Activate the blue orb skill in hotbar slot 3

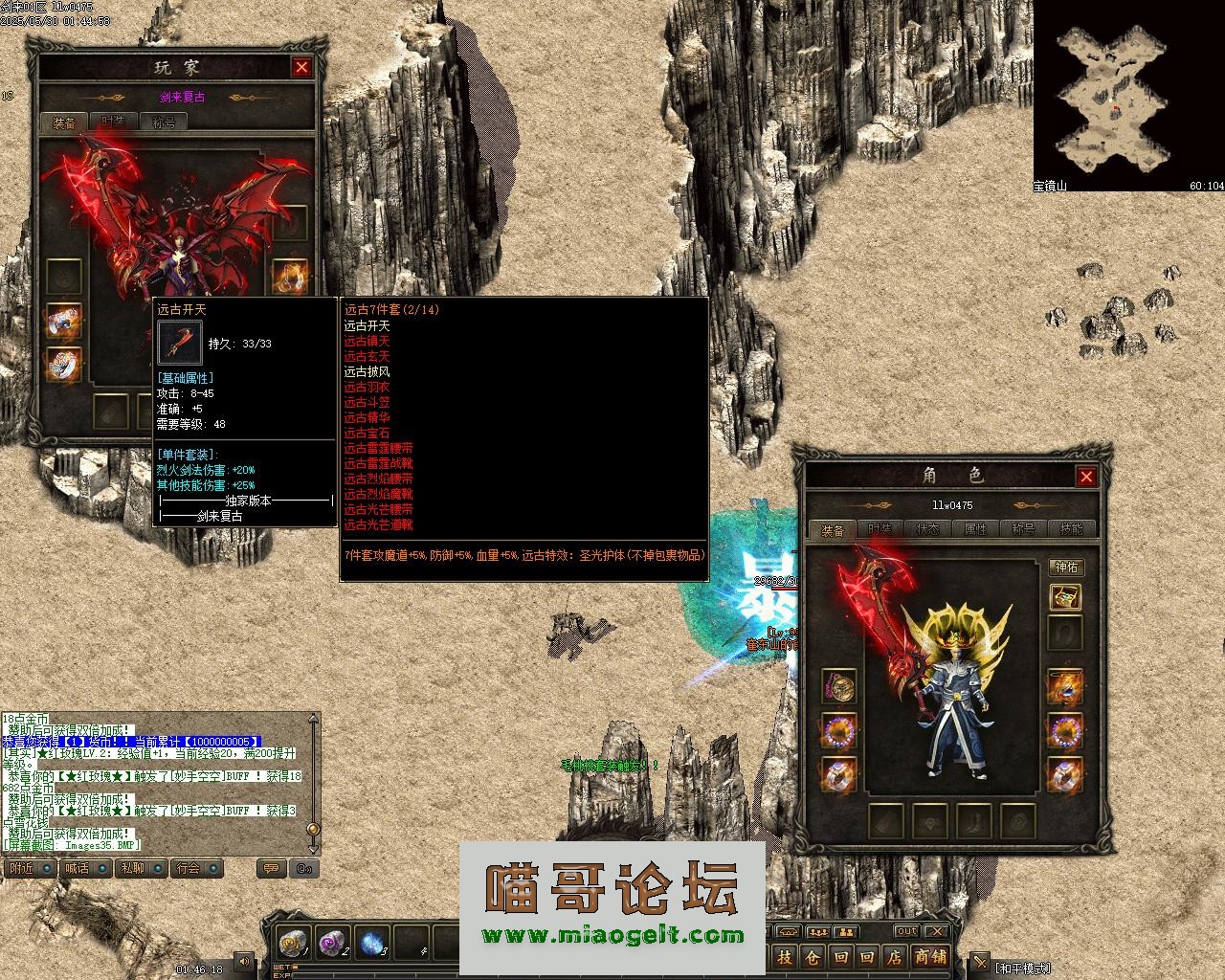pyautogui.click(x=372, y=944)
